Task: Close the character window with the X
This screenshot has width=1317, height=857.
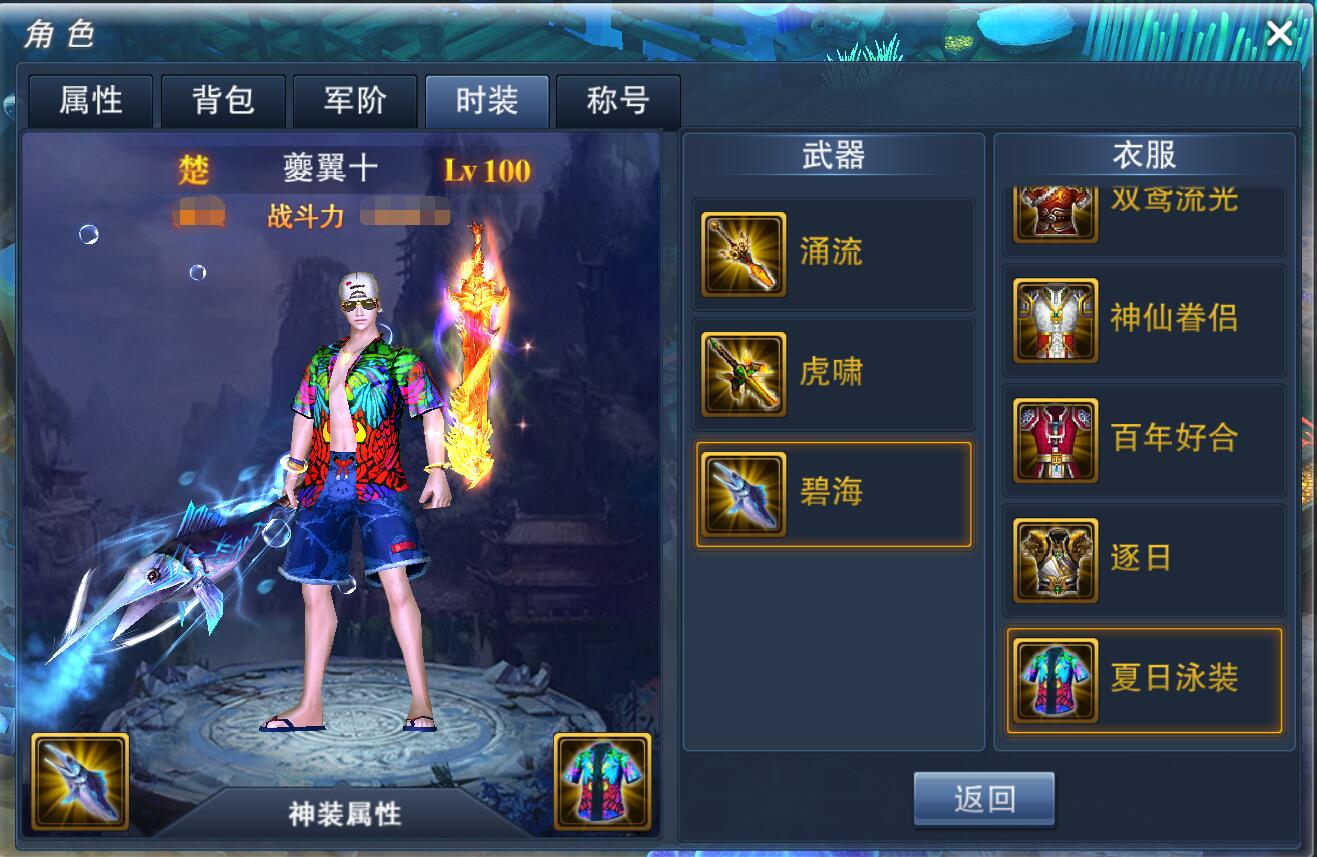Action: tap(1279, 34)
